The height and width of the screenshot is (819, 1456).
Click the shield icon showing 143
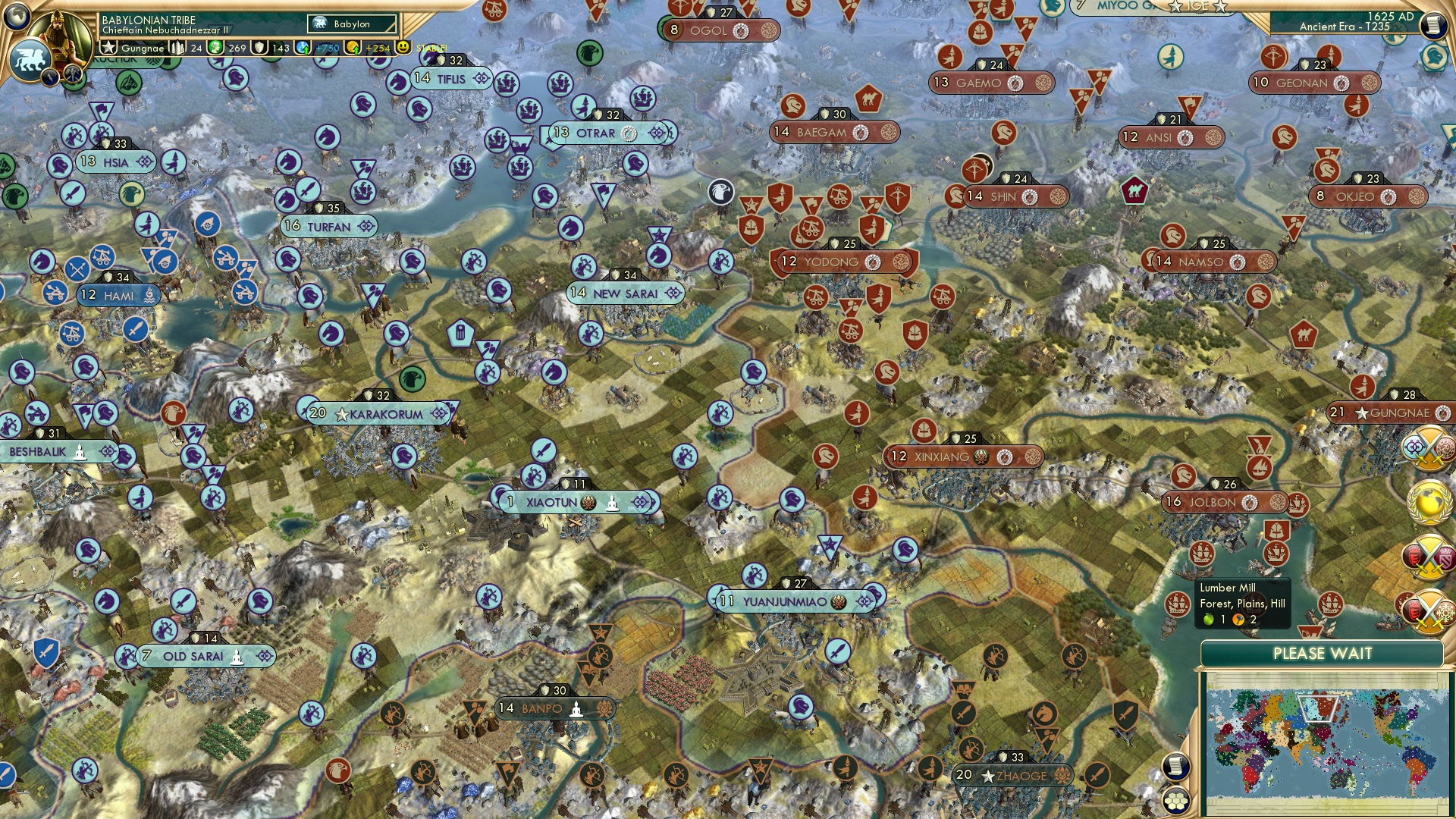259,48
